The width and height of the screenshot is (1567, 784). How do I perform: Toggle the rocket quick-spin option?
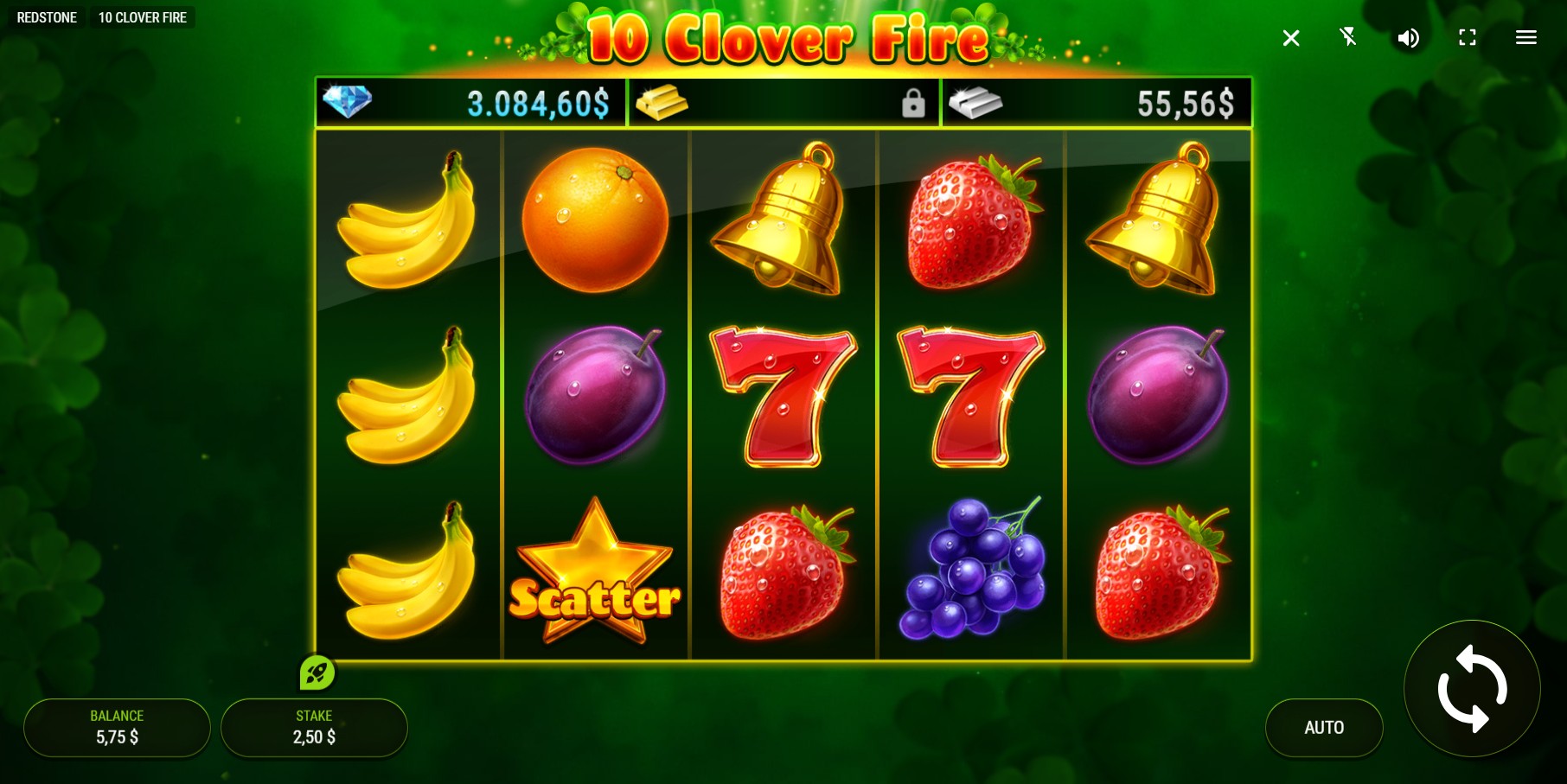[x=317, y=672]
